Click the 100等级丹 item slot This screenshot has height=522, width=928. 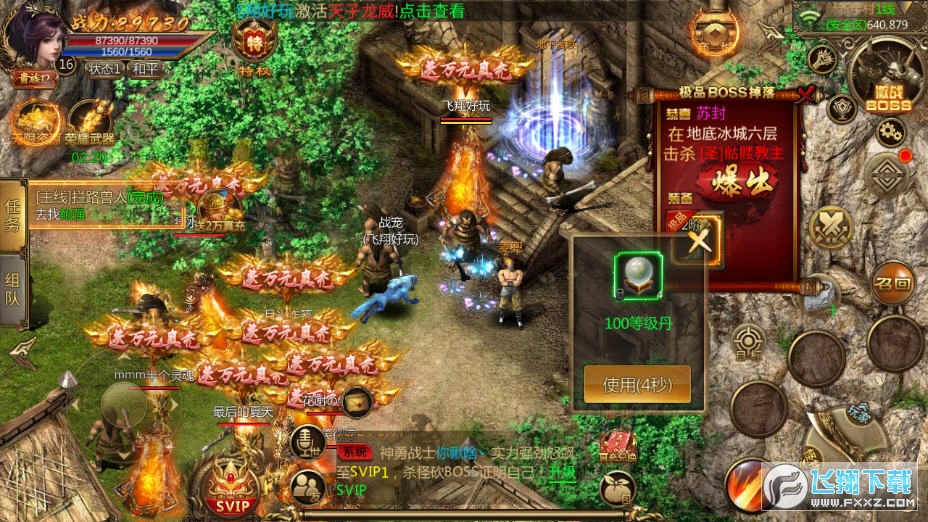[638, 274]
